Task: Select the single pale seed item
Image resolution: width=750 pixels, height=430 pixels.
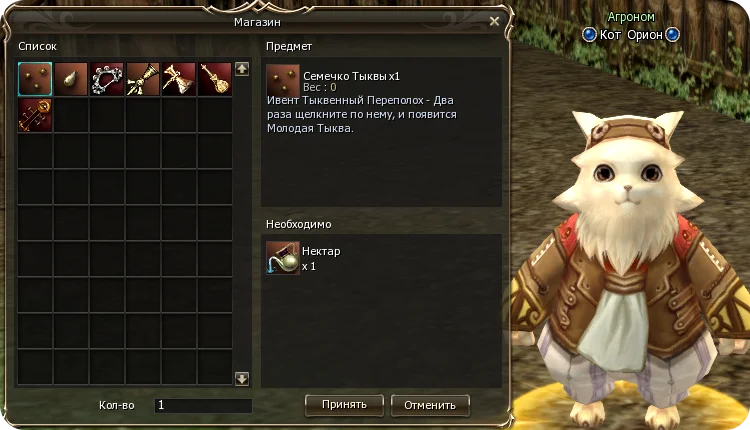Action: [71, 79]
